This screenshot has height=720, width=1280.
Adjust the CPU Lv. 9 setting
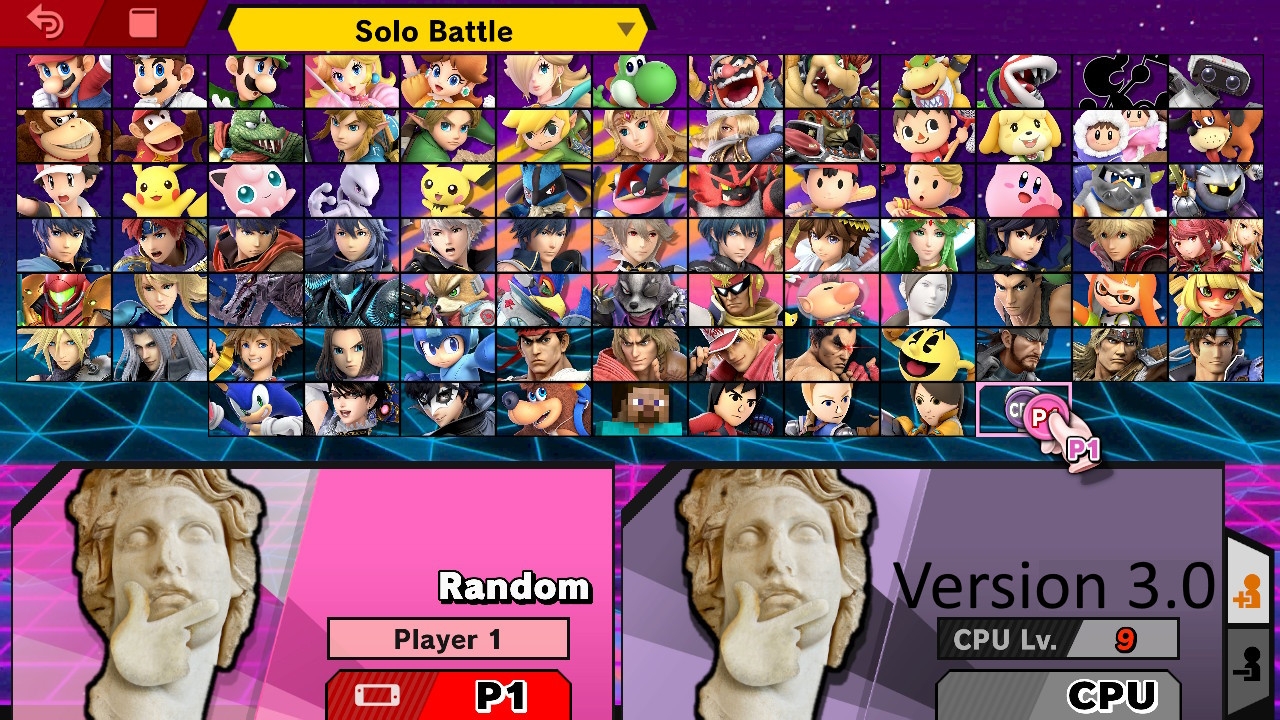(1058, 640)
